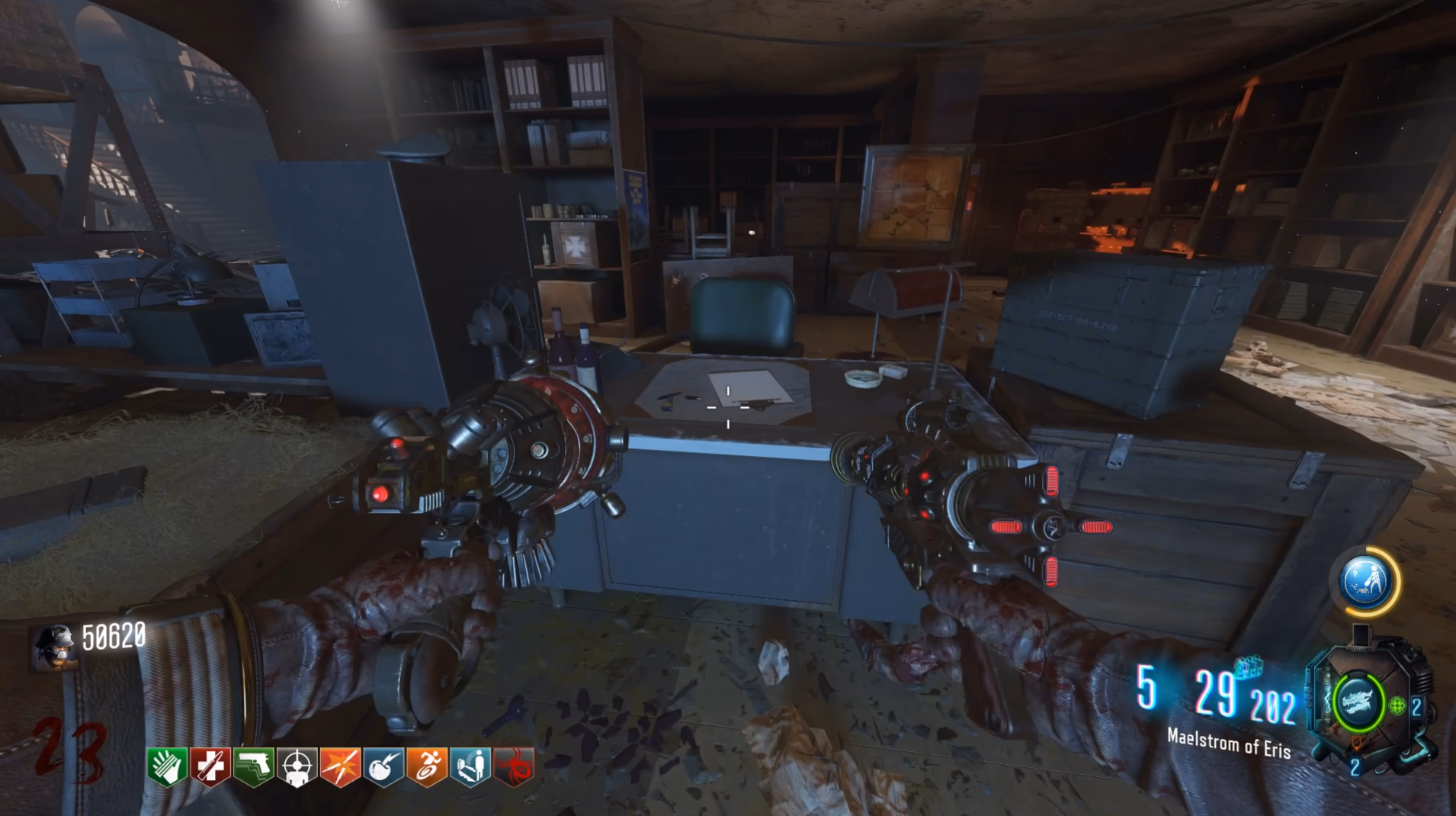This screenshot has width=1456, height=816.
Task: Click the red spider Widow's Wine perk
Action: (514, 766)
